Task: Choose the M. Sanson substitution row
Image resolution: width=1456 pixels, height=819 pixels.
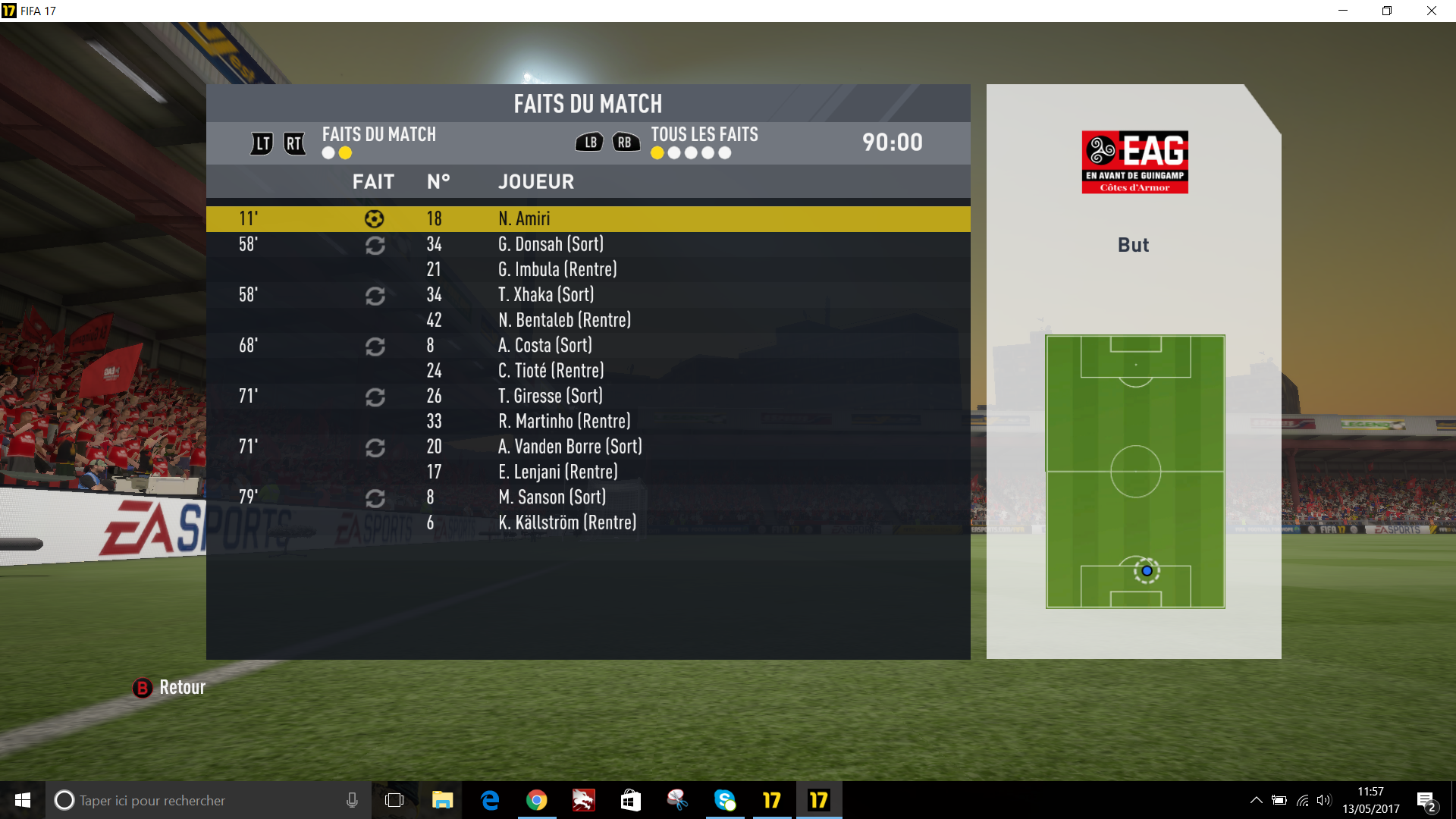Action: click(588, 497)
